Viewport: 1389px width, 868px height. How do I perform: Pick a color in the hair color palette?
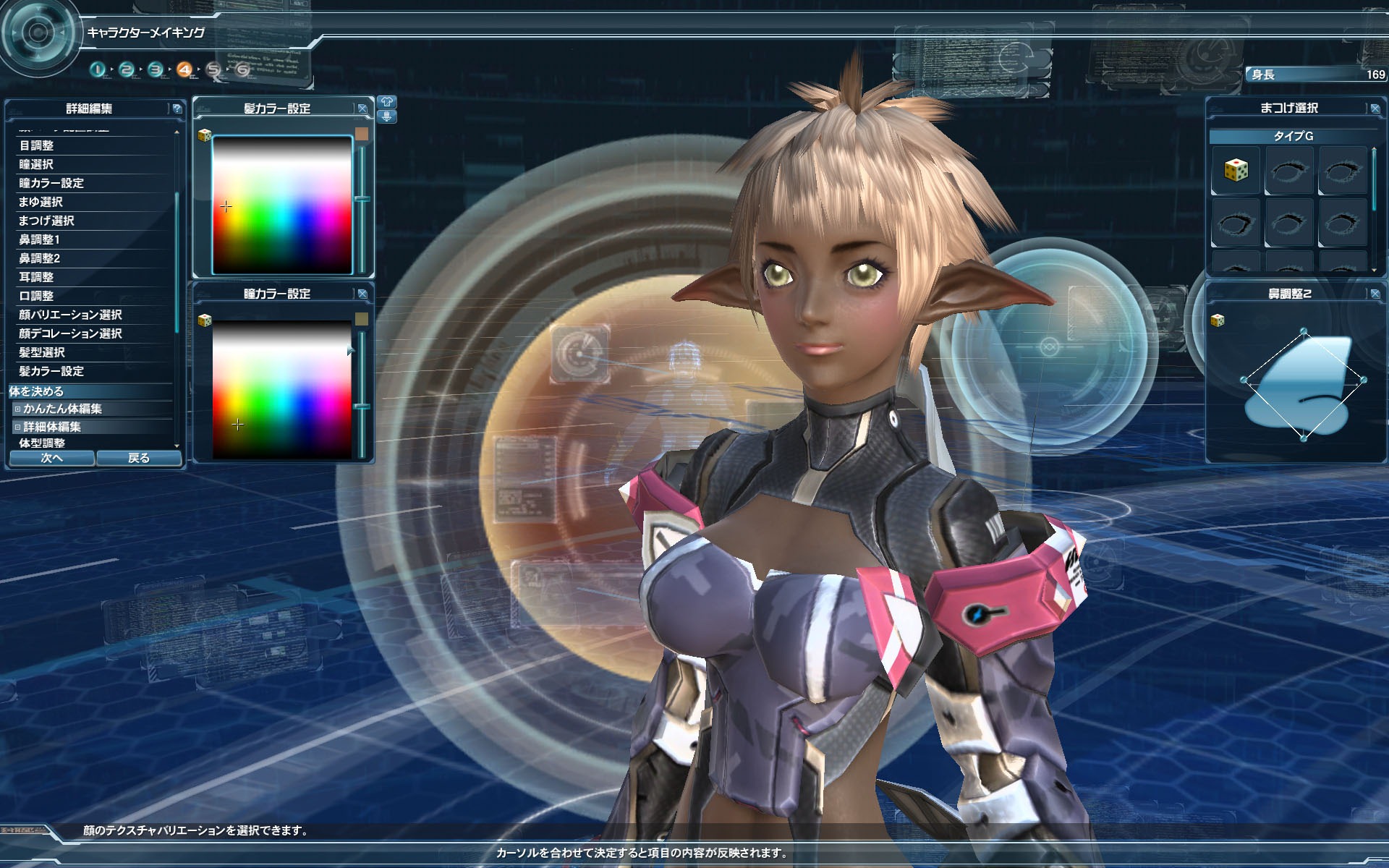(282, 204)
